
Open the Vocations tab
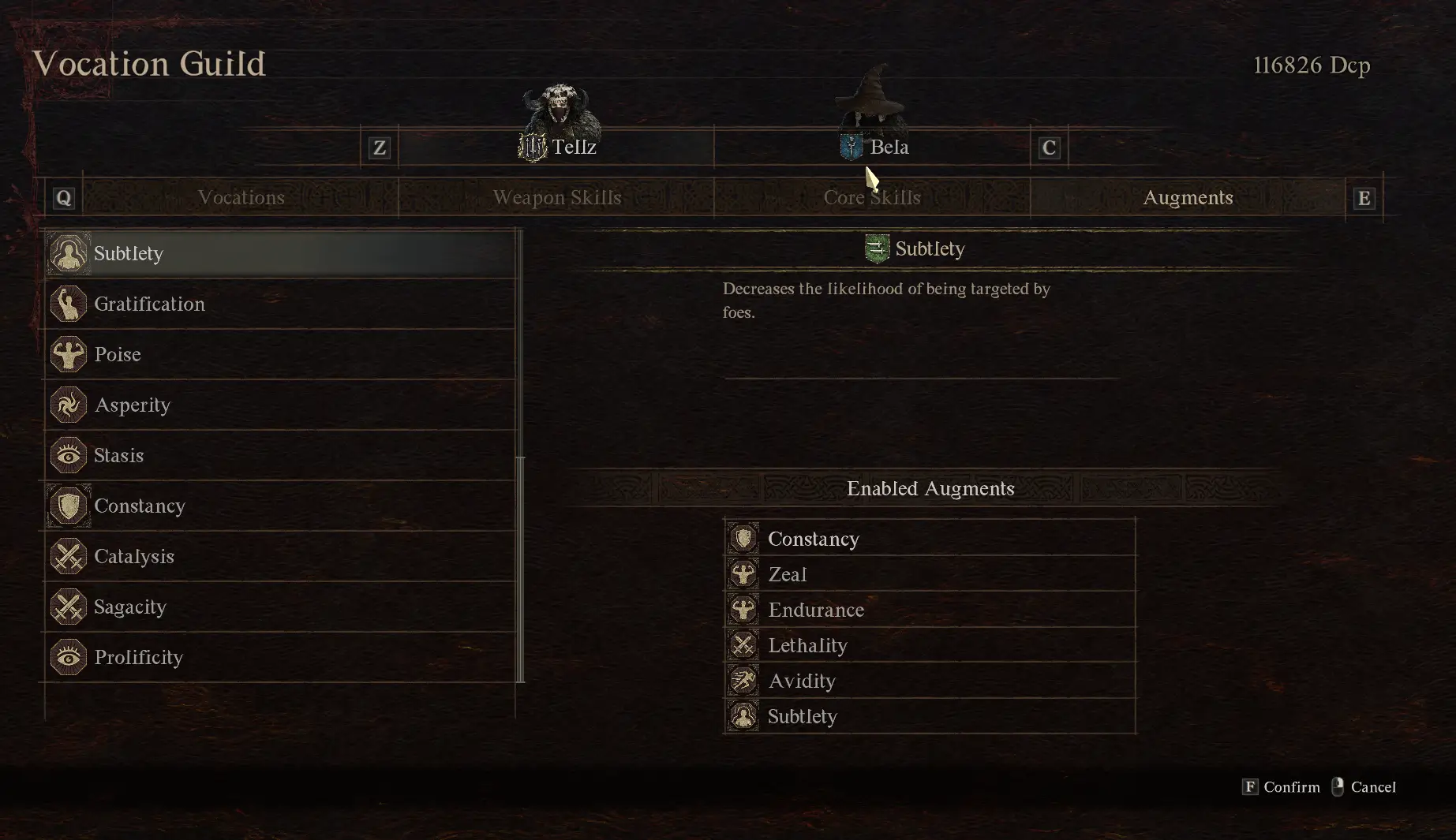tap(241, 197)
